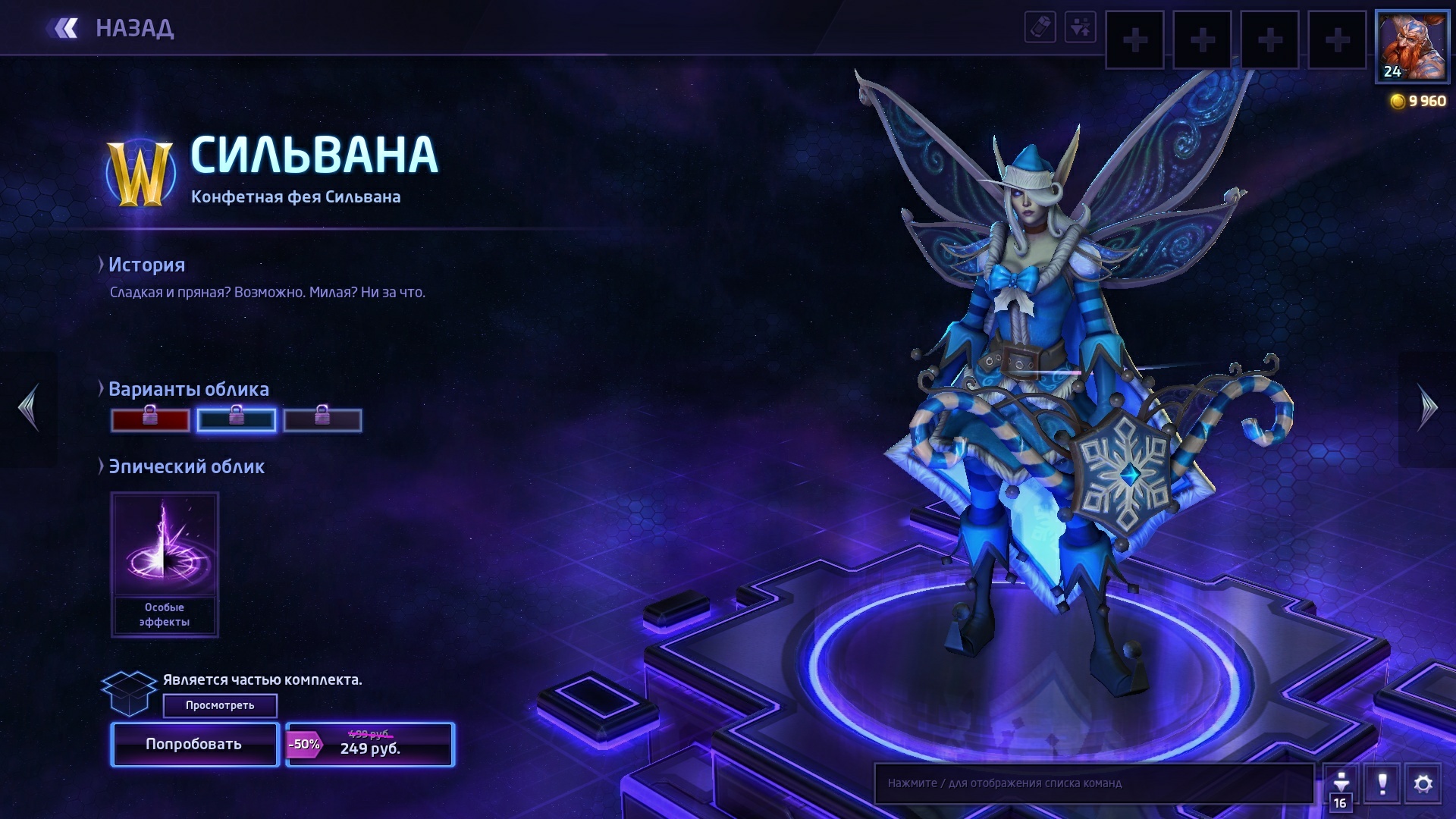
Task: Click the chat command input box
Action: 1094,783
